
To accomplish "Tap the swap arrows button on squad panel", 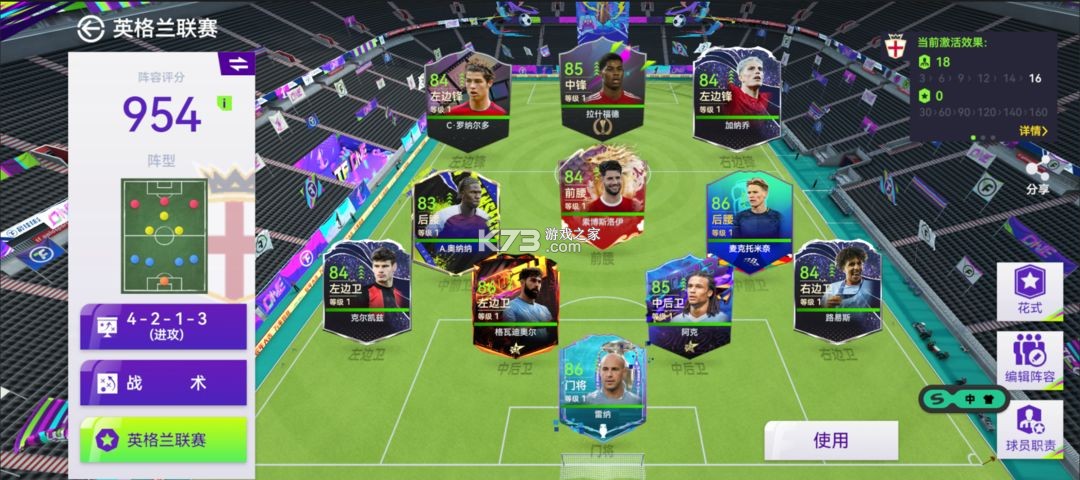I will tap(237, 64).
